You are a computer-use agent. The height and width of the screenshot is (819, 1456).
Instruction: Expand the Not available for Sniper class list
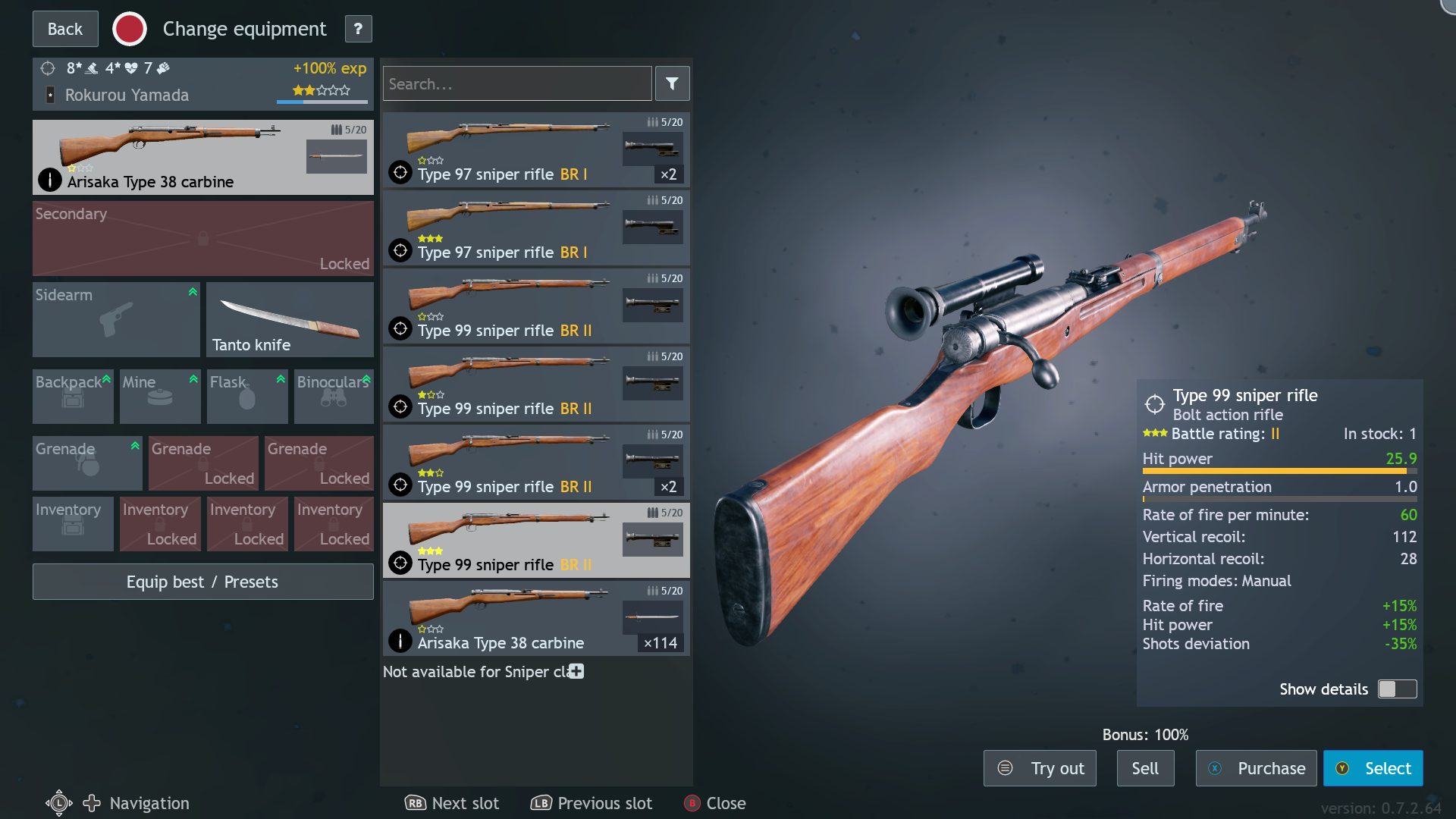[x=576, y=671]
